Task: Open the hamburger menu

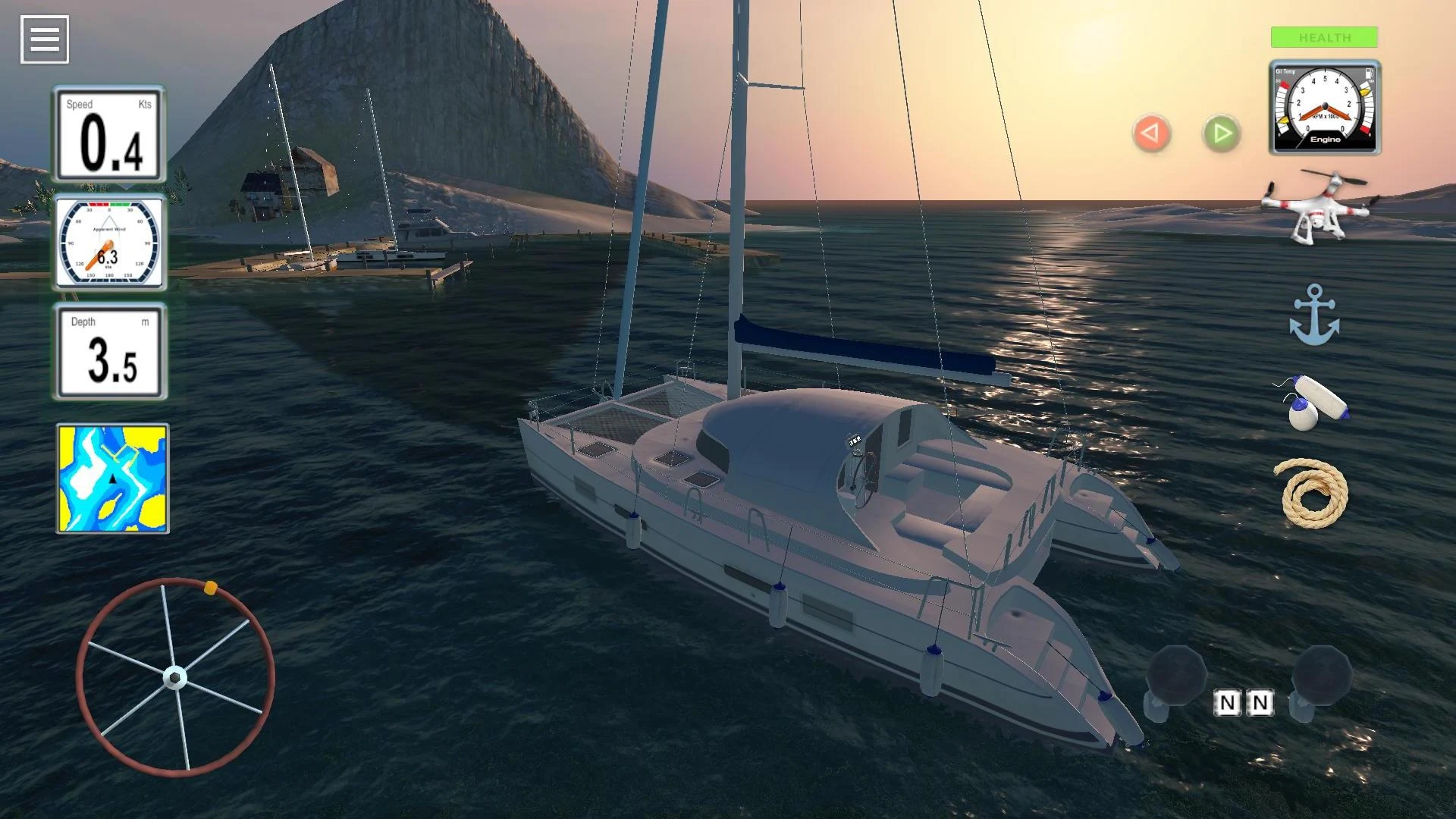Action: click(x=44, y=38)
